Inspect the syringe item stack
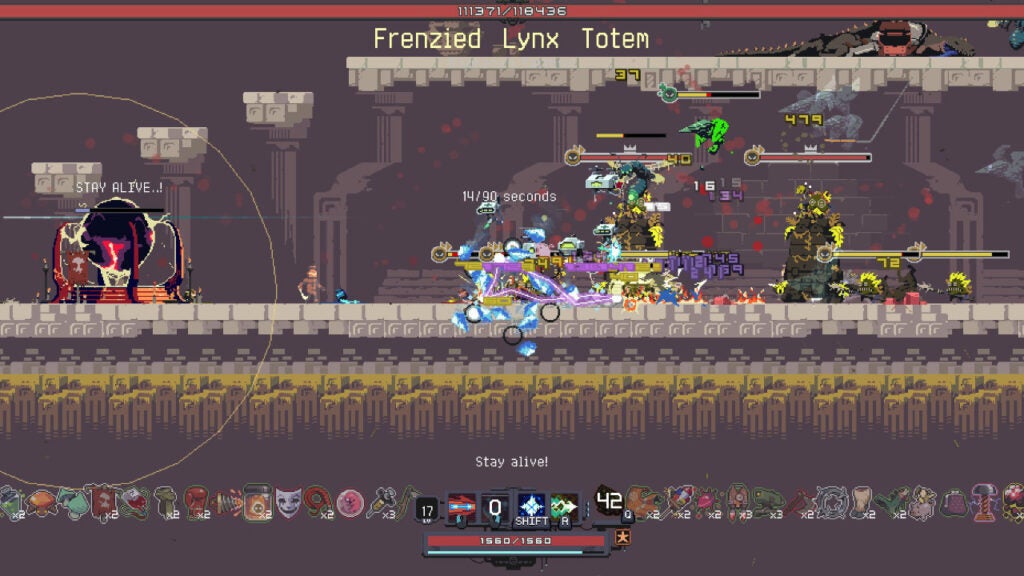This screenshot has height=576, width=1024. click(x=381, y=500)
